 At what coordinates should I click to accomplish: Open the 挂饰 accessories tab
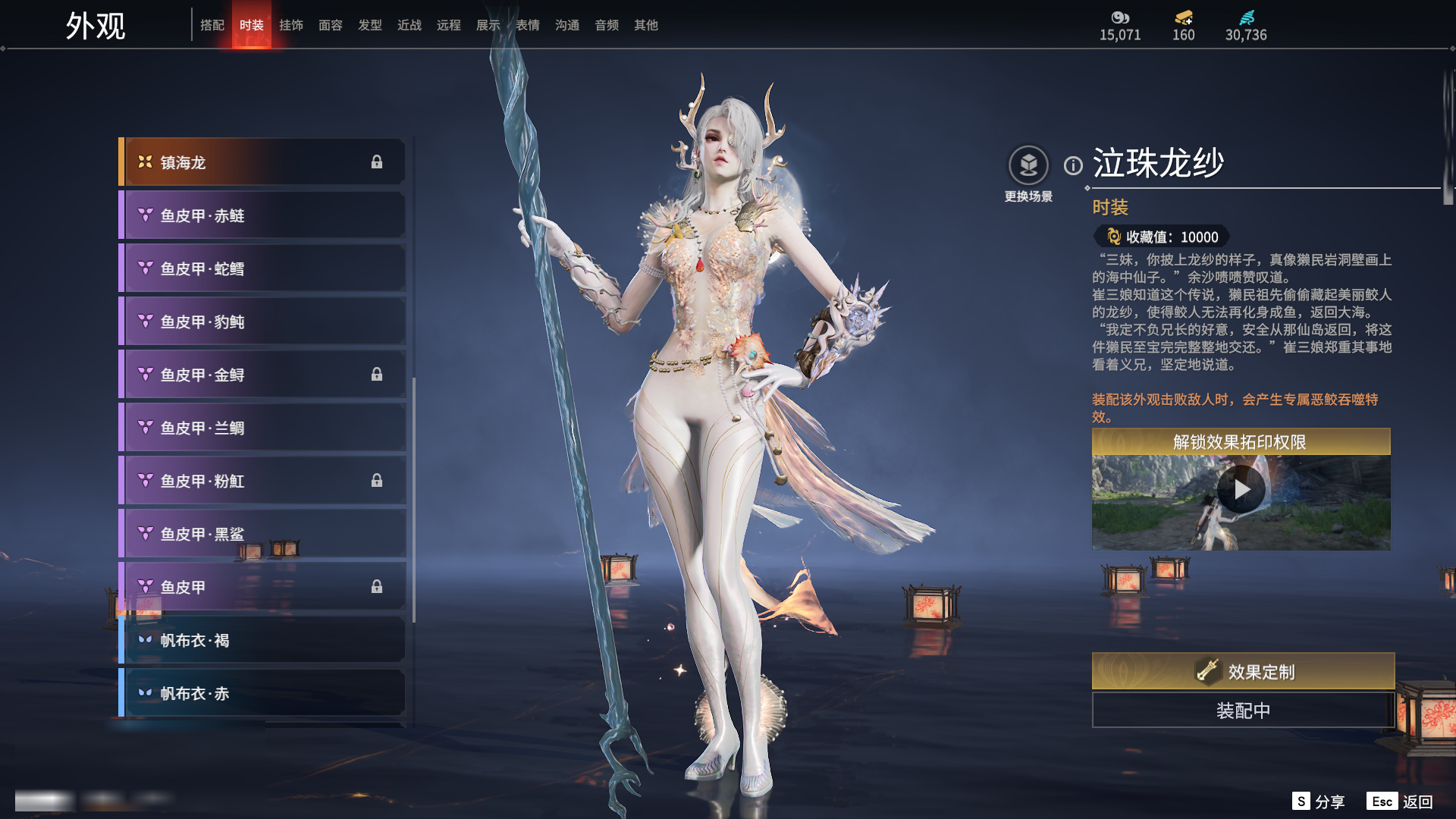point(290,25)
